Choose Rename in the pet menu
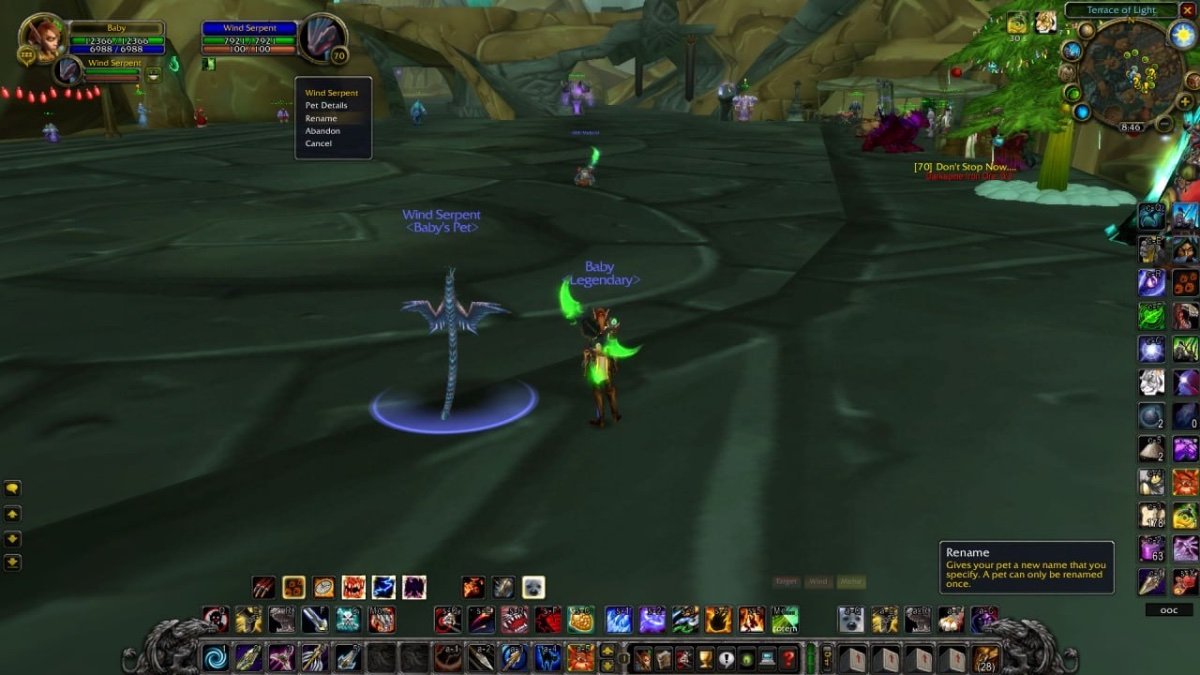This screenshot has height=675, width=1200. 321,118
